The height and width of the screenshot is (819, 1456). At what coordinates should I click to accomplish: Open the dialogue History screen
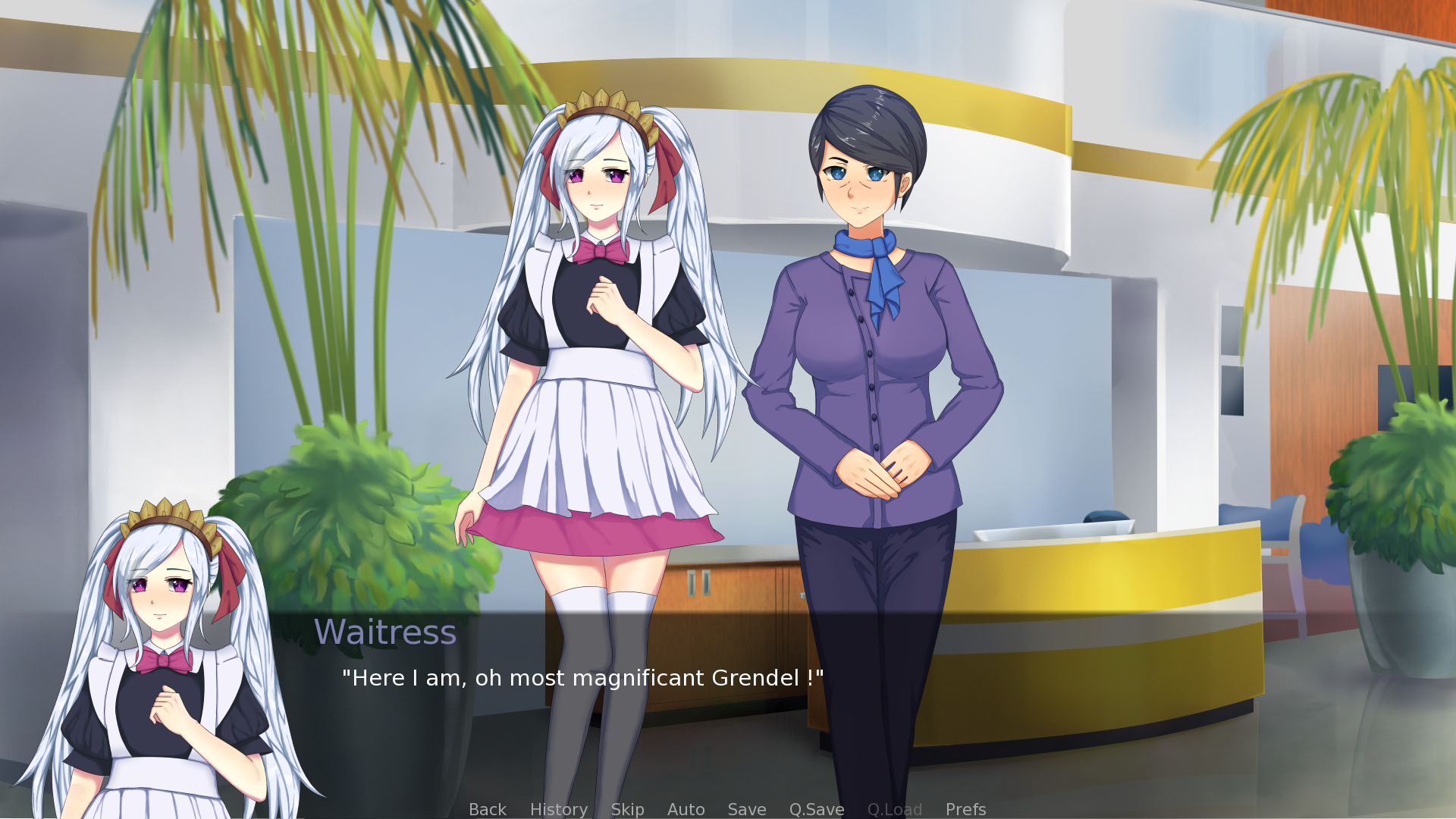(558, 809)
